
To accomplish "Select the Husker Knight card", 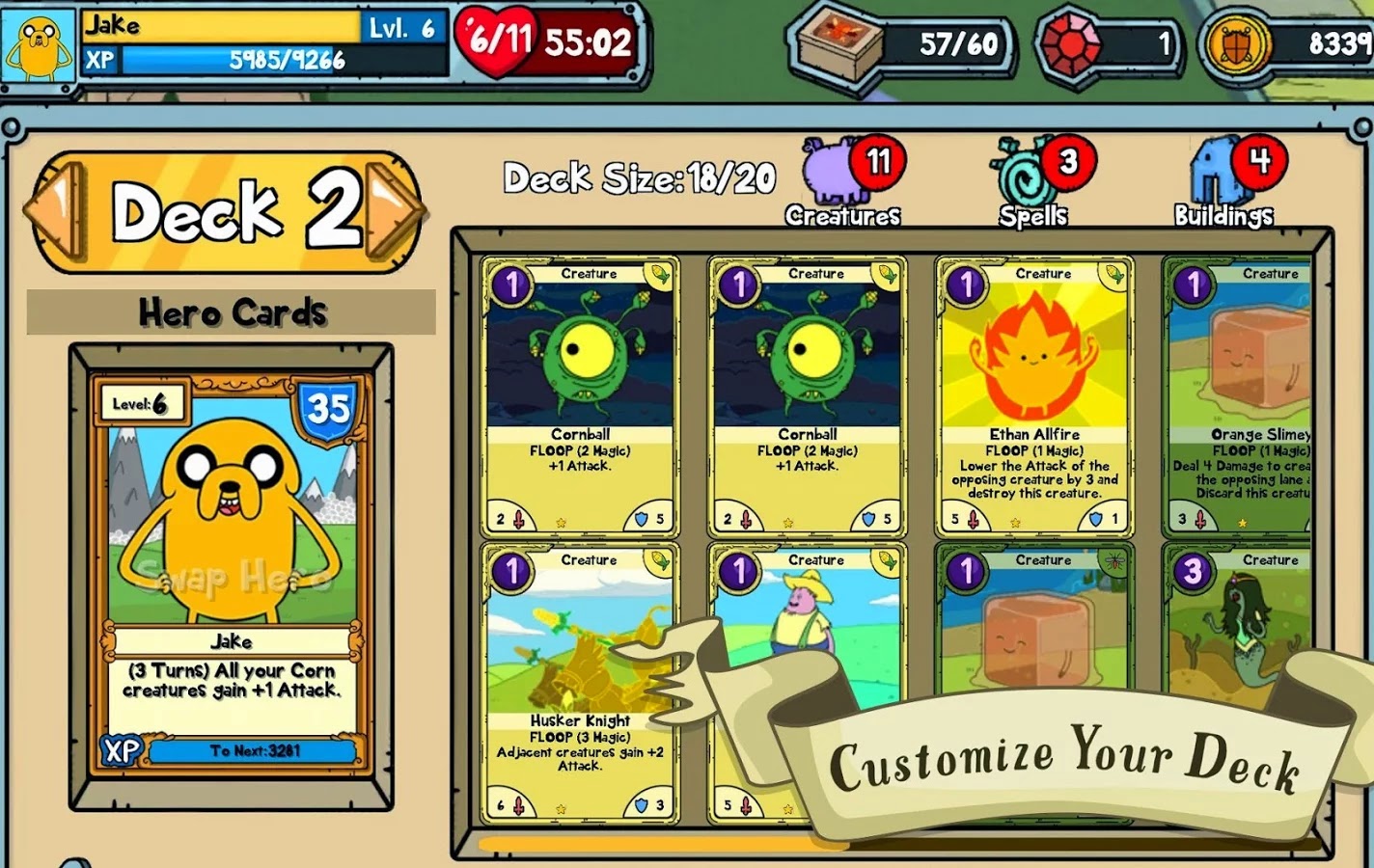I will coord(579,675).
